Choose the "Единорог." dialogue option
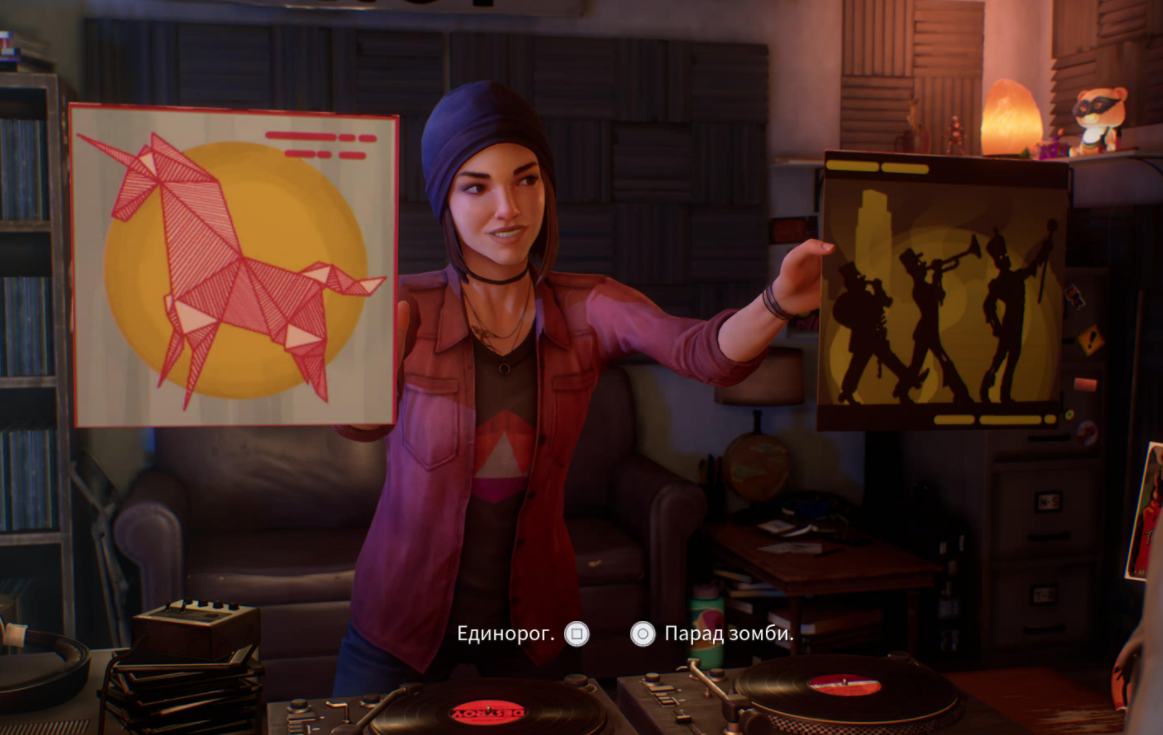This screenshot has height=735, width=1163. (507, 633)
